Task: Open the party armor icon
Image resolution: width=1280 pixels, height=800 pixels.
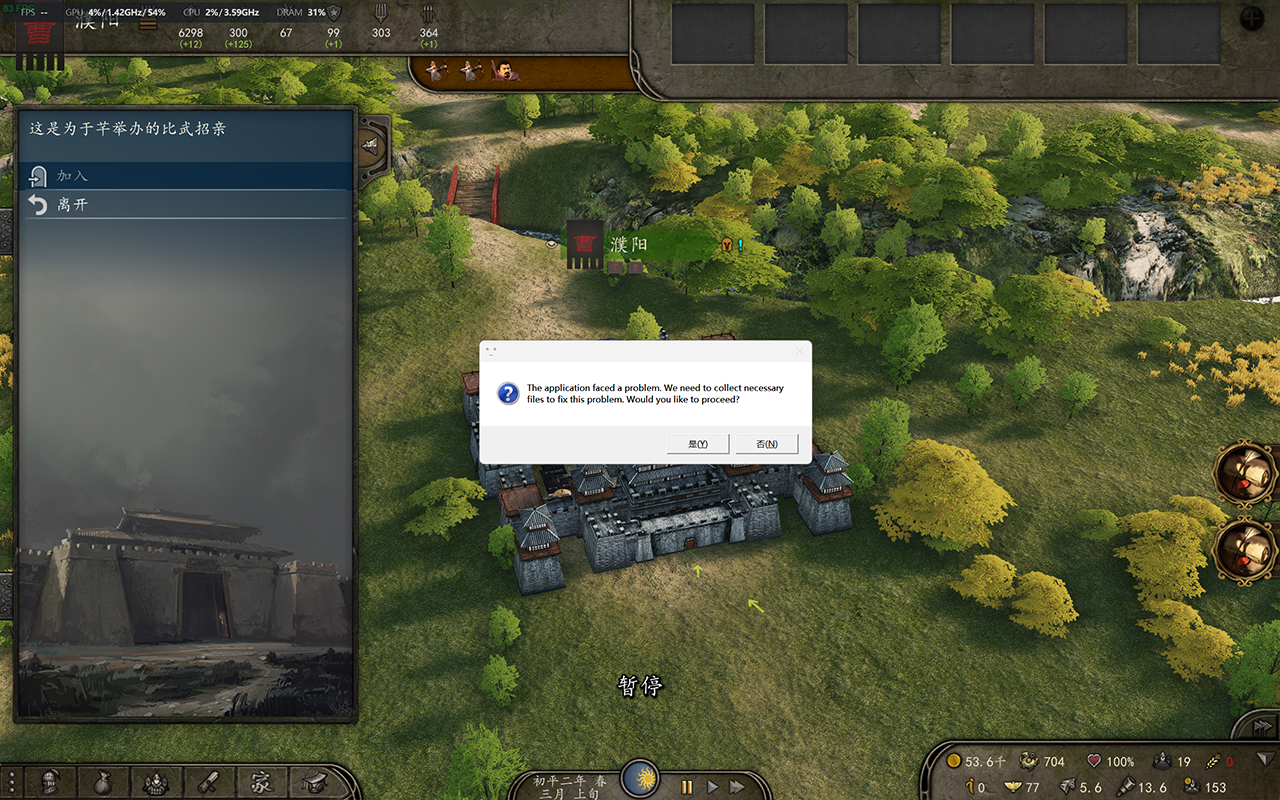Action: tap(155, 782)
